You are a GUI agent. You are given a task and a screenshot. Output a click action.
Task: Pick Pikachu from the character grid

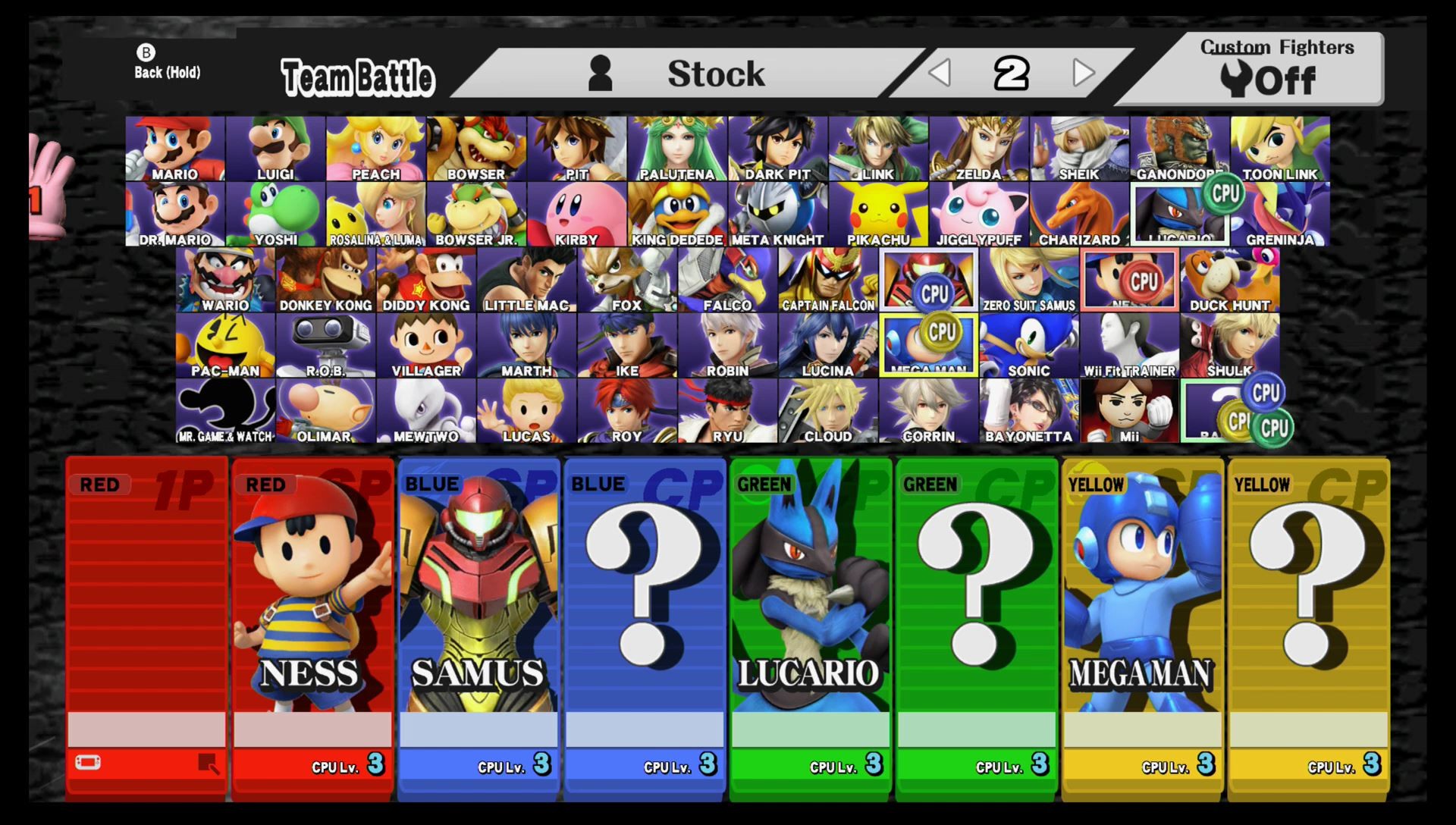pos(877,212)
